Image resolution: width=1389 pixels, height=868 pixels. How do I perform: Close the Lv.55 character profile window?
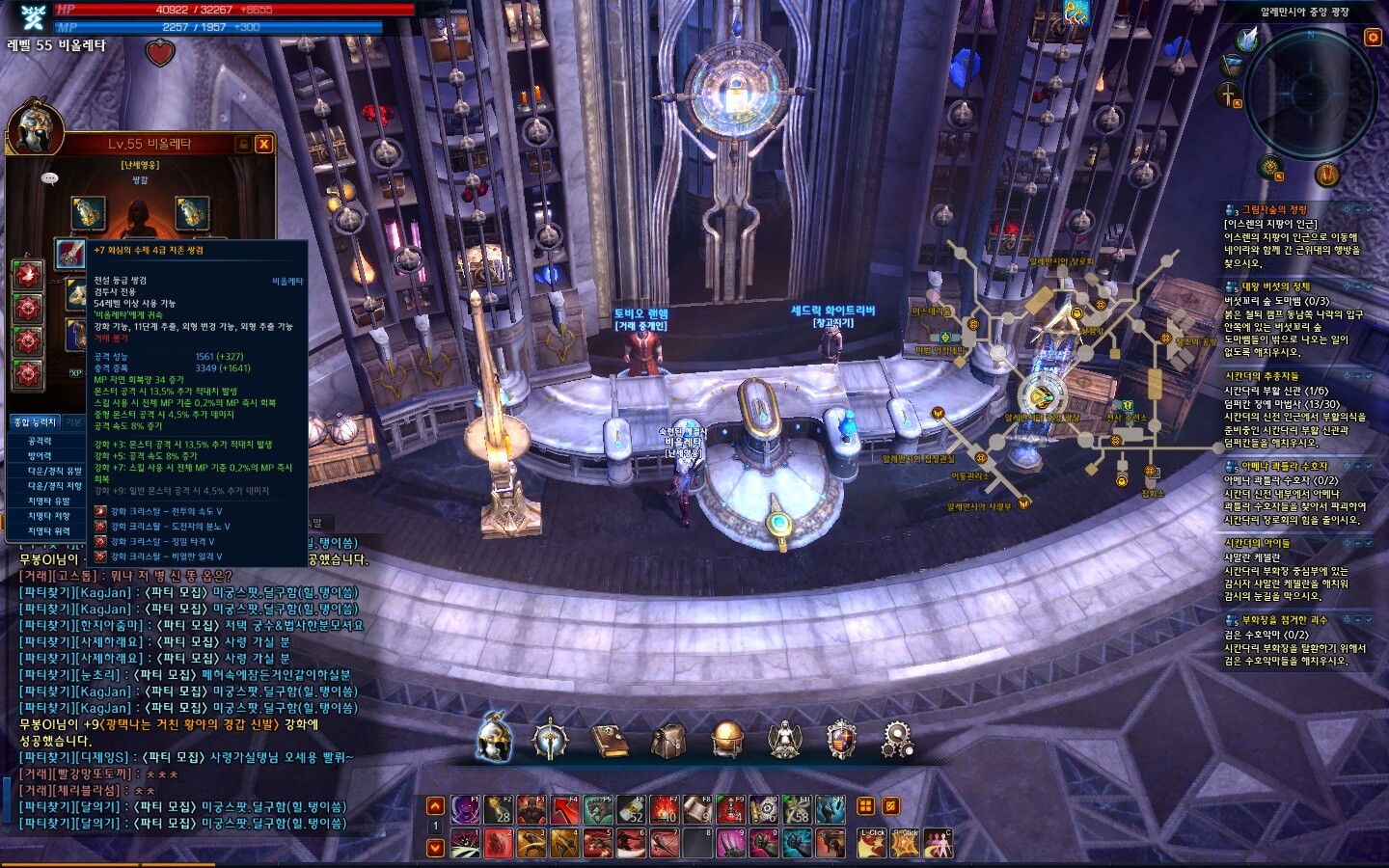coord(263,144)
